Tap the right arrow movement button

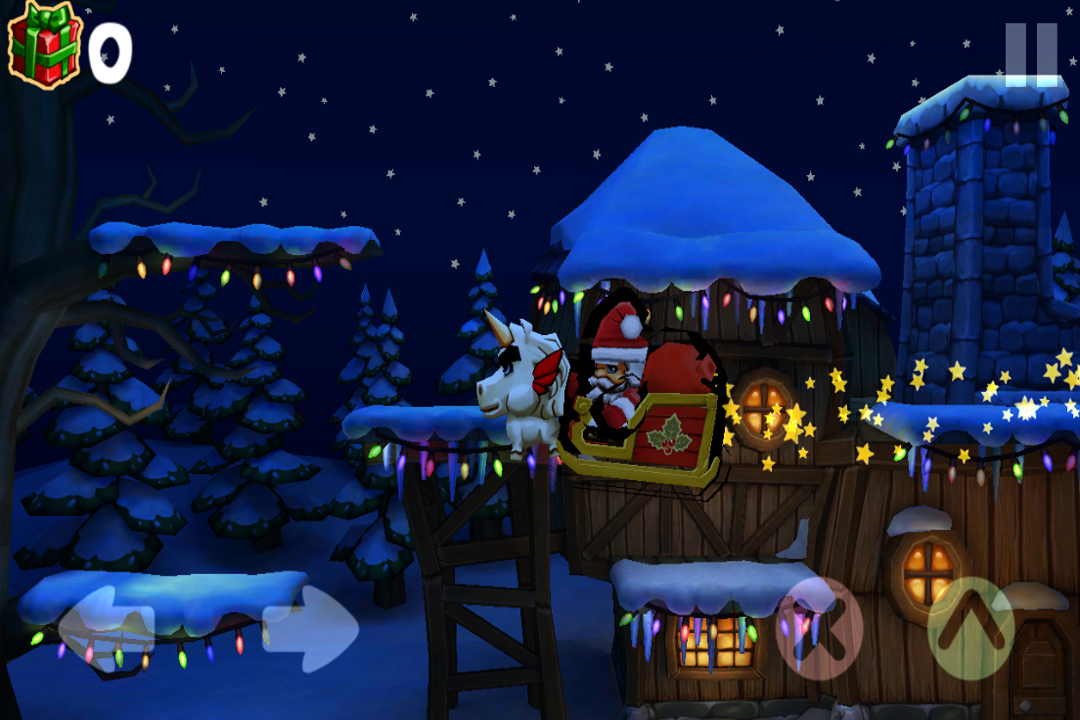pos(311,628)
